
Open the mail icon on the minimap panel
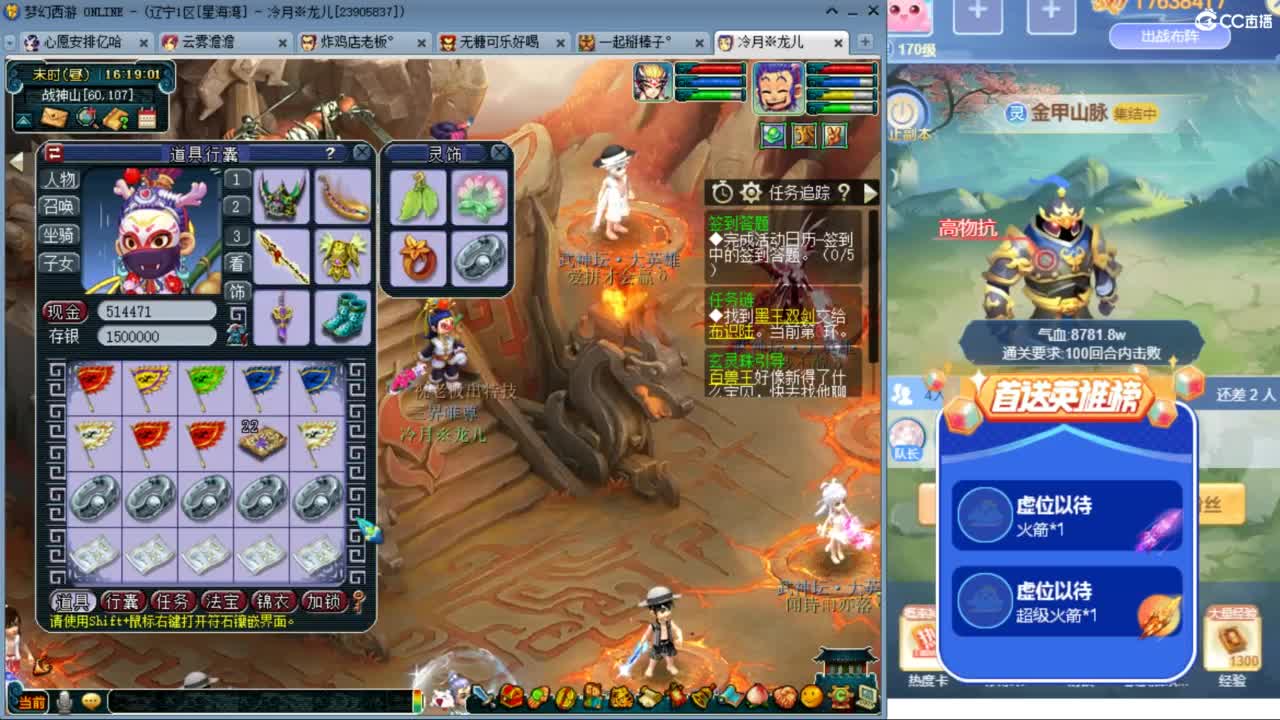(53, 117)
